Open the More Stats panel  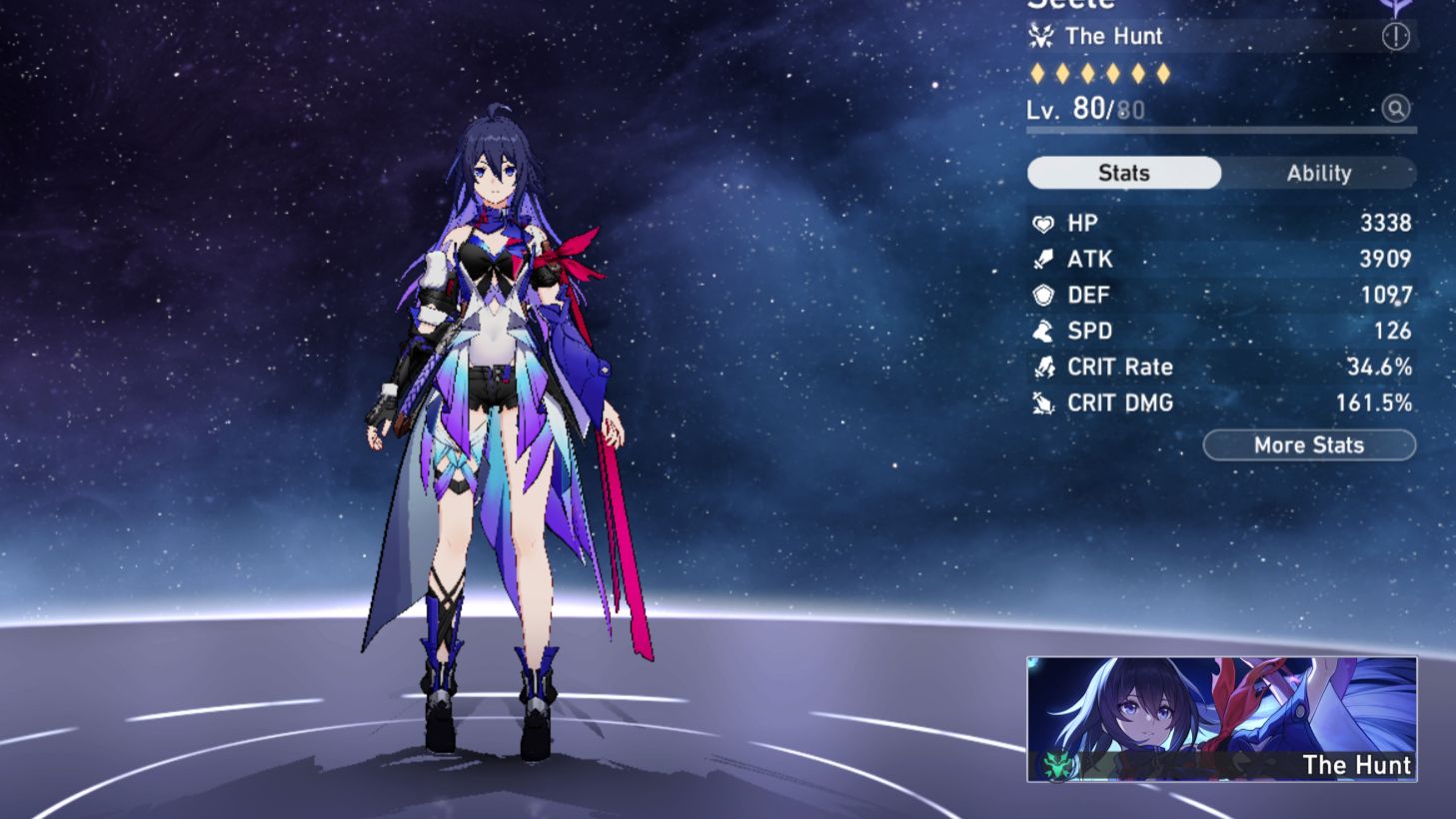click(x=1309, y=445)
